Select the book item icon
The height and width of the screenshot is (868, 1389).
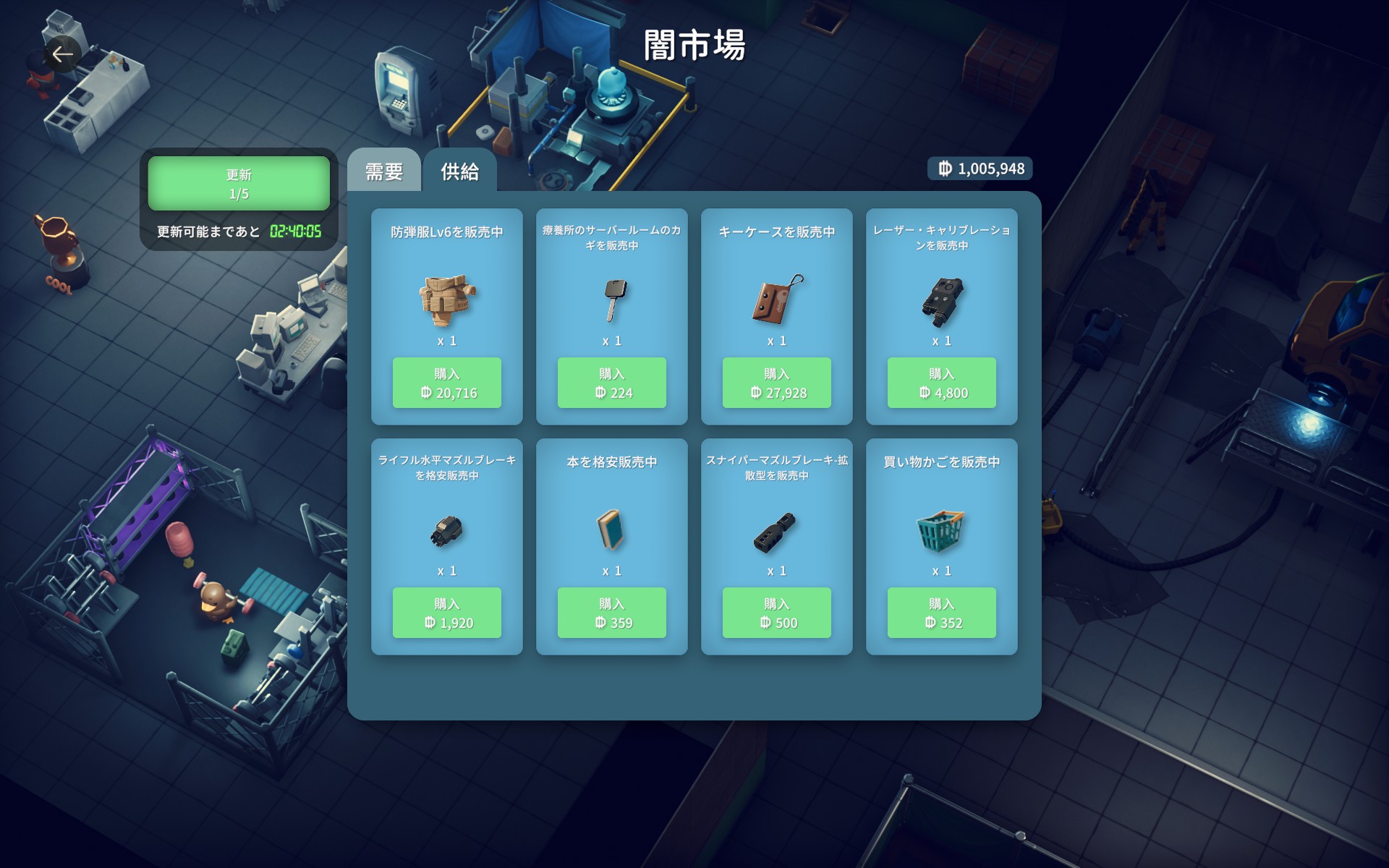tap(611, 530)
